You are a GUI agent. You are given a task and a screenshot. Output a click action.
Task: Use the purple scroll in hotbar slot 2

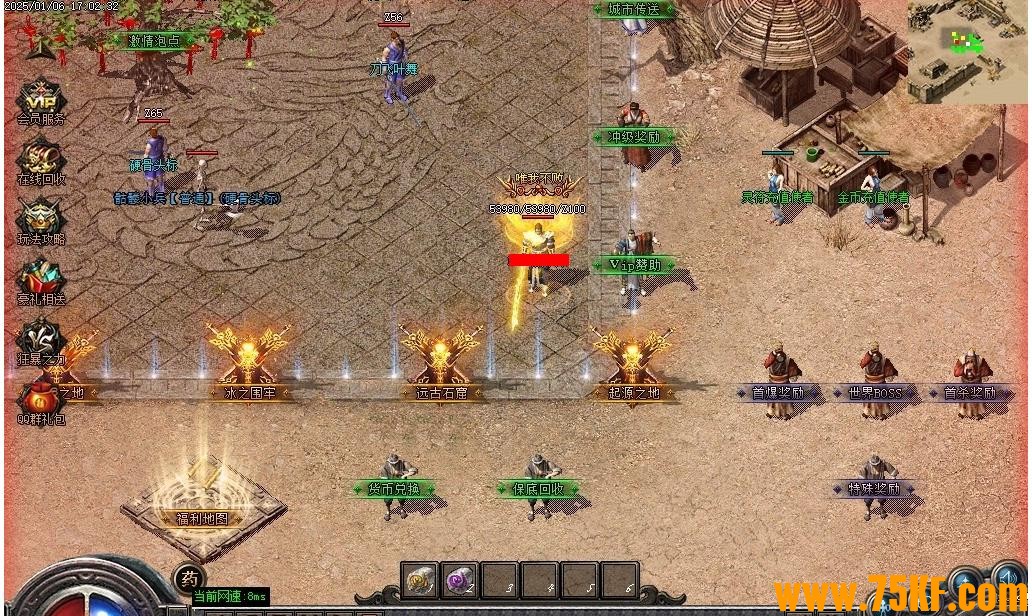click(459, 579)
